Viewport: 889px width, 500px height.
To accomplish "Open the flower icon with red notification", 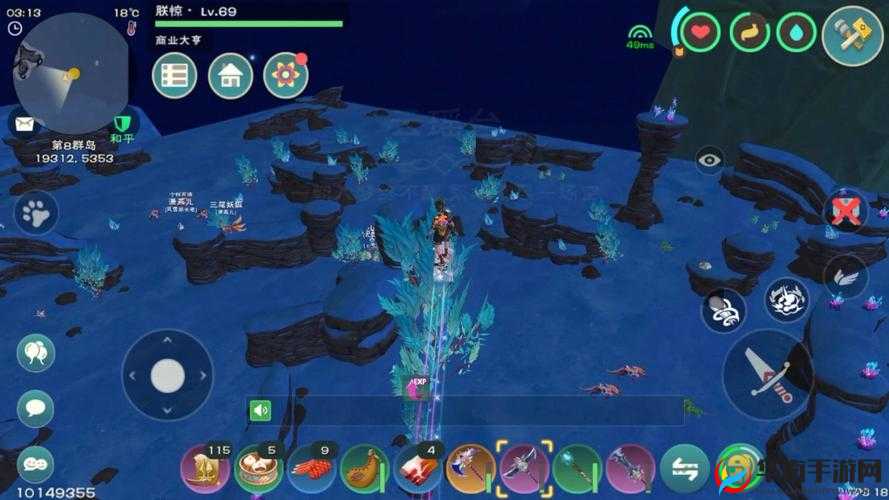I will point(286,75).
